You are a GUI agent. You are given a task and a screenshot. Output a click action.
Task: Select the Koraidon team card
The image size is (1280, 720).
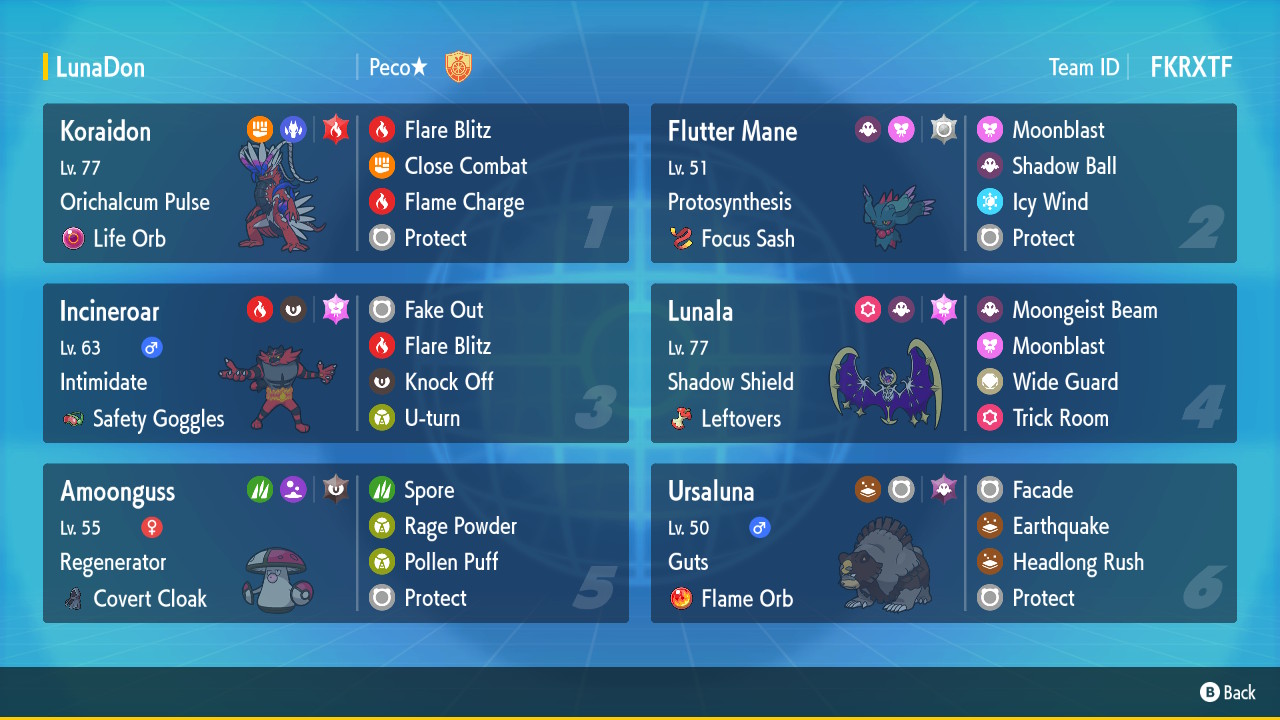pos(335,183)
